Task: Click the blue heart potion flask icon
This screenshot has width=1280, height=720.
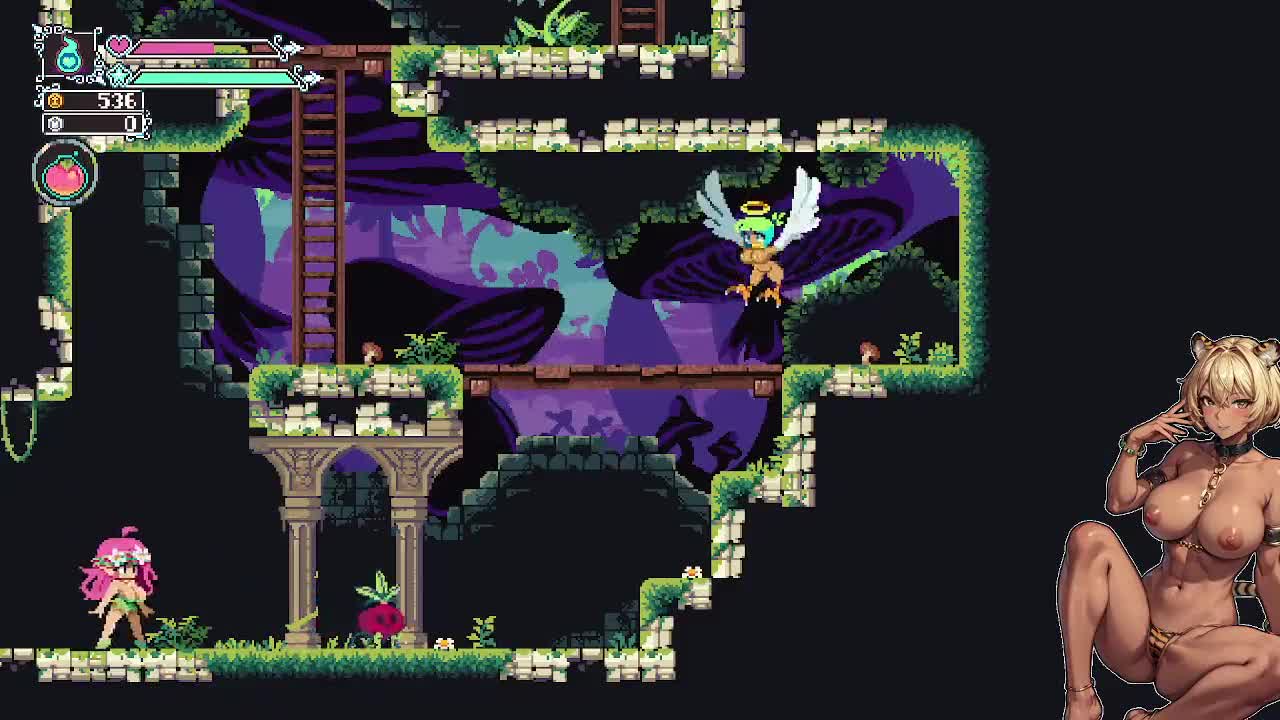Action: [x=68, y=56]
